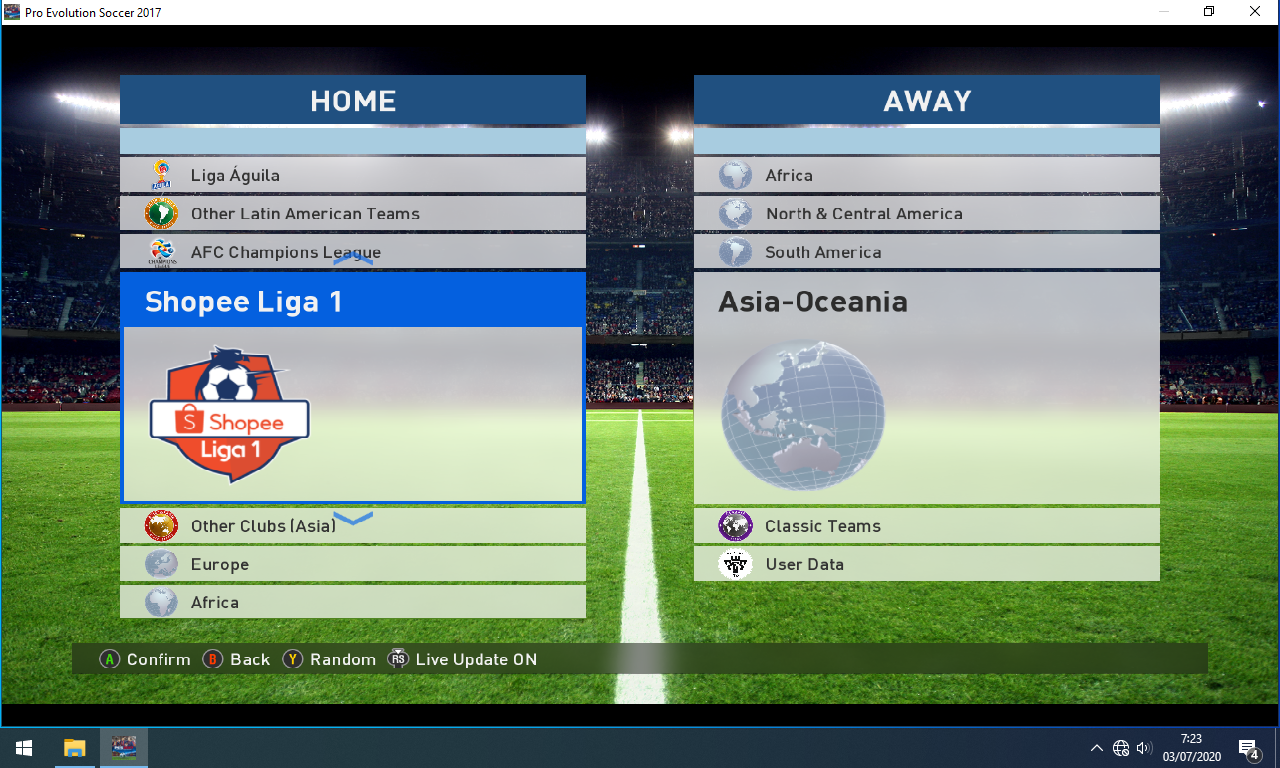
Task: Select the Liga Águila league badge
Action: point(161,174)
